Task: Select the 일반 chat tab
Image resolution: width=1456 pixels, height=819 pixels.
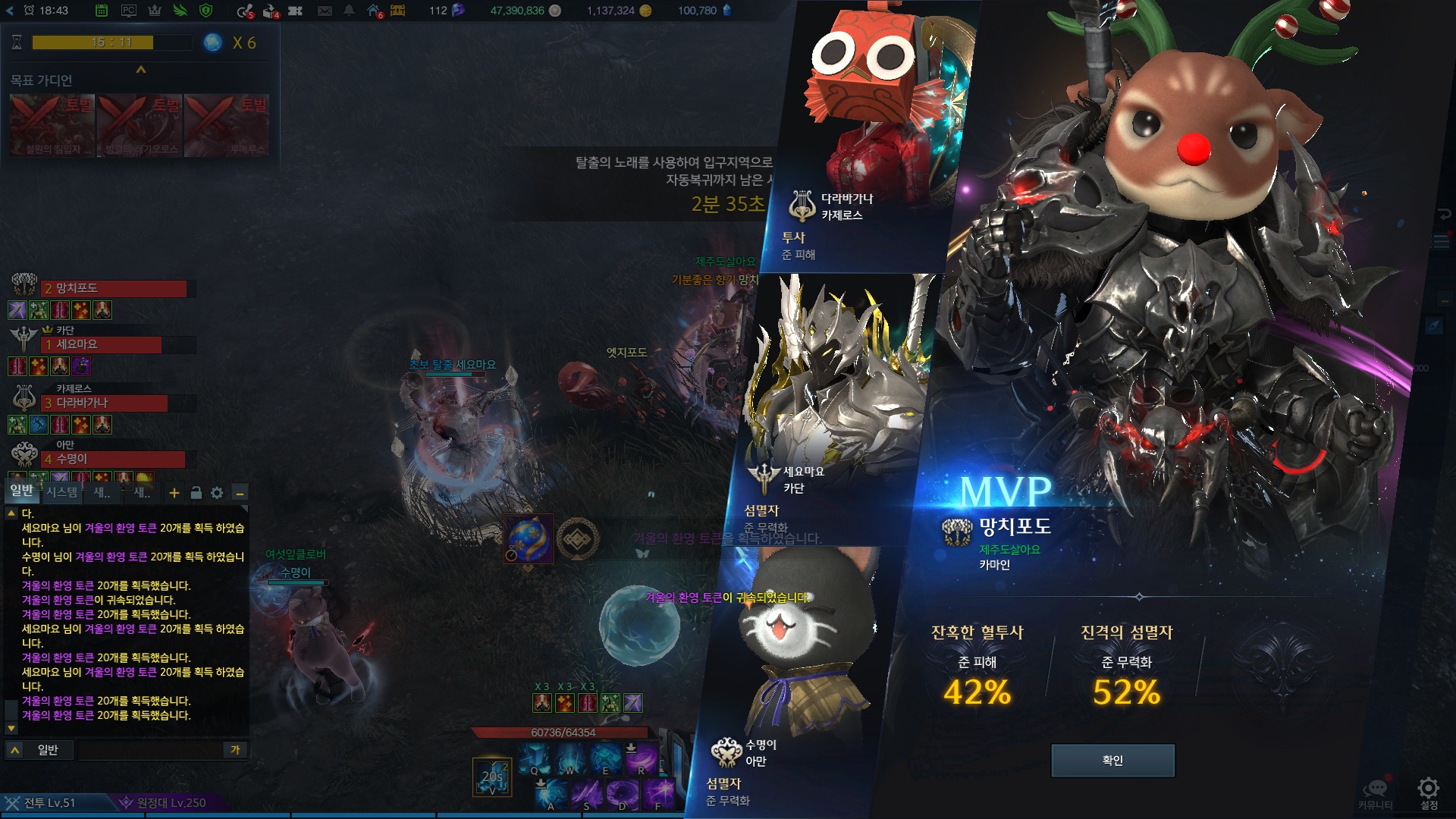Action: click(22, 491)
